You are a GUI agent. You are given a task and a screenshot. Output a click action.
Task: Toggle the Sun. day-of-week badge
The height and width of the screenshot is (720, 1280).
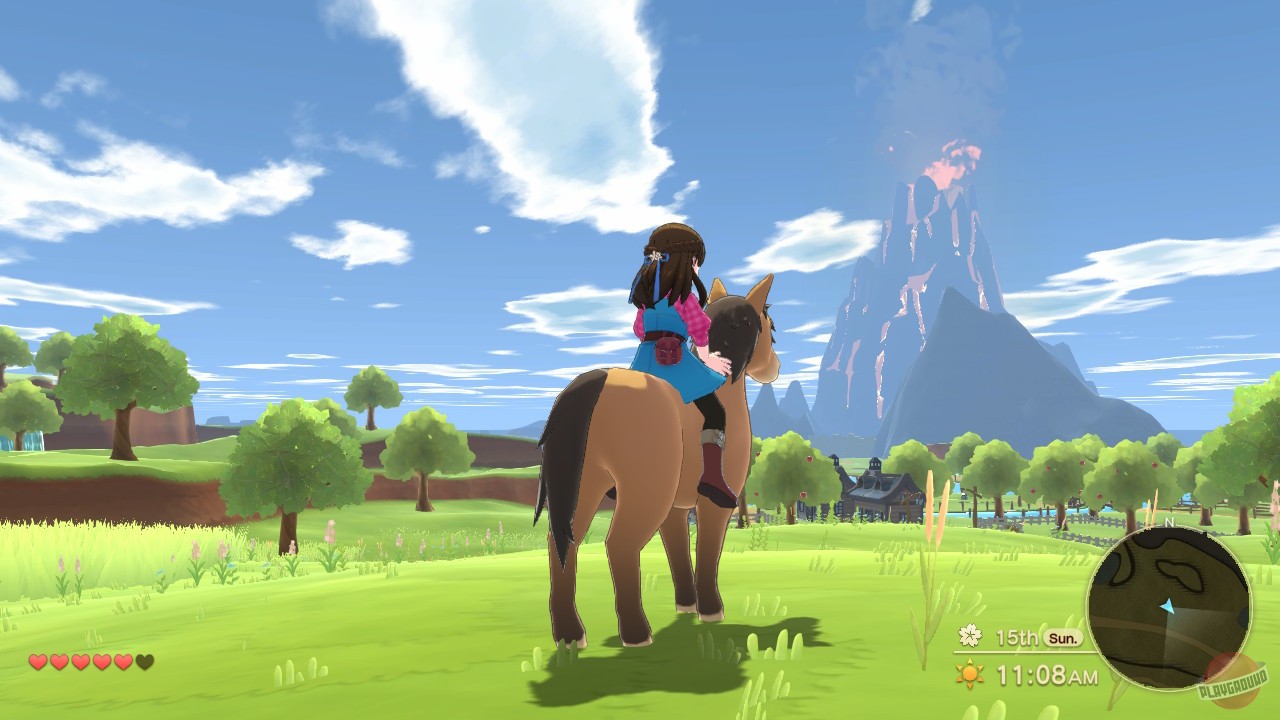tap(1061, 638)
